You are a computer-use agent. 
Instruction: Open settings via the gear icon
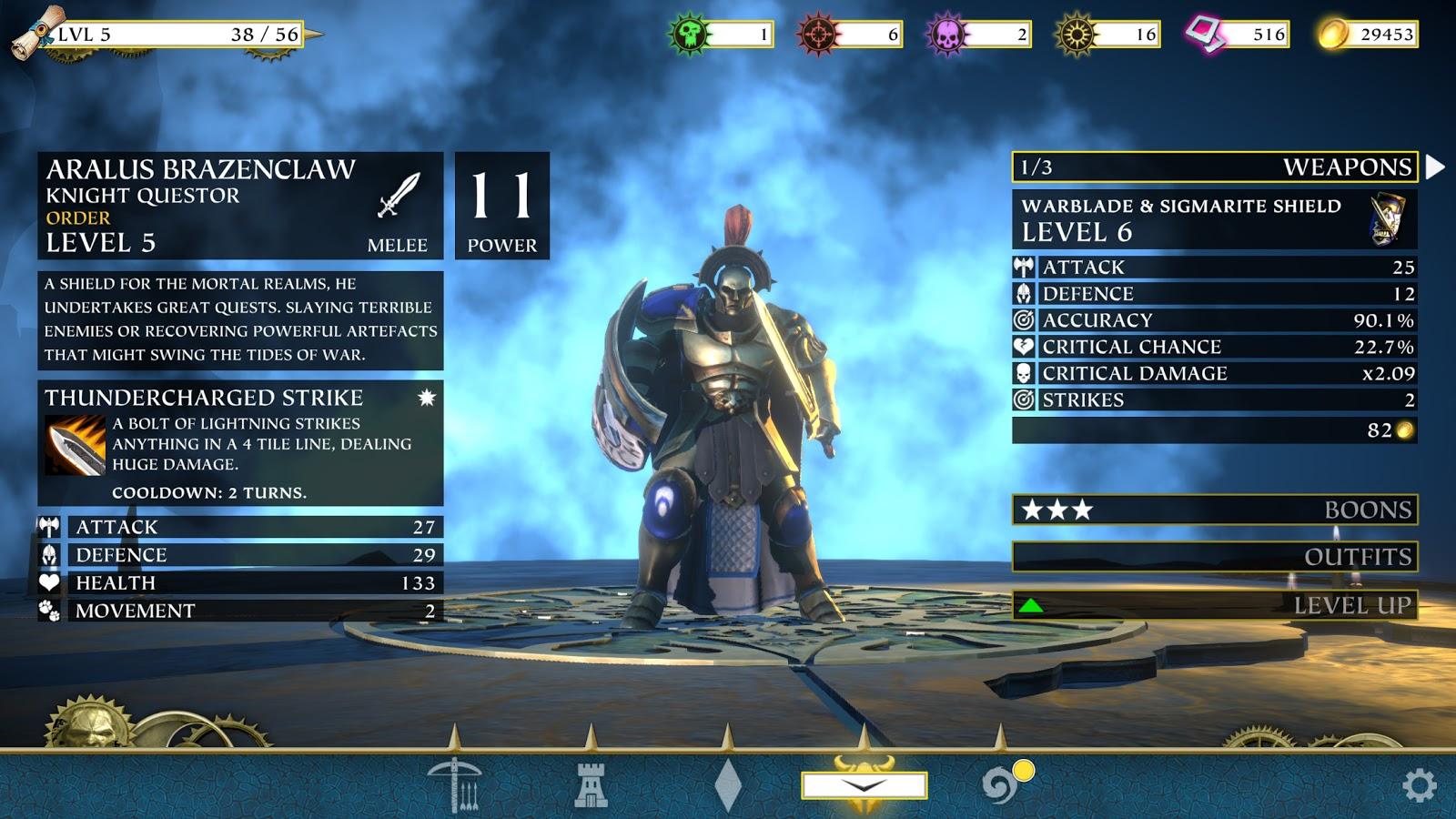pyautogui.click(x=1419, y=785)
